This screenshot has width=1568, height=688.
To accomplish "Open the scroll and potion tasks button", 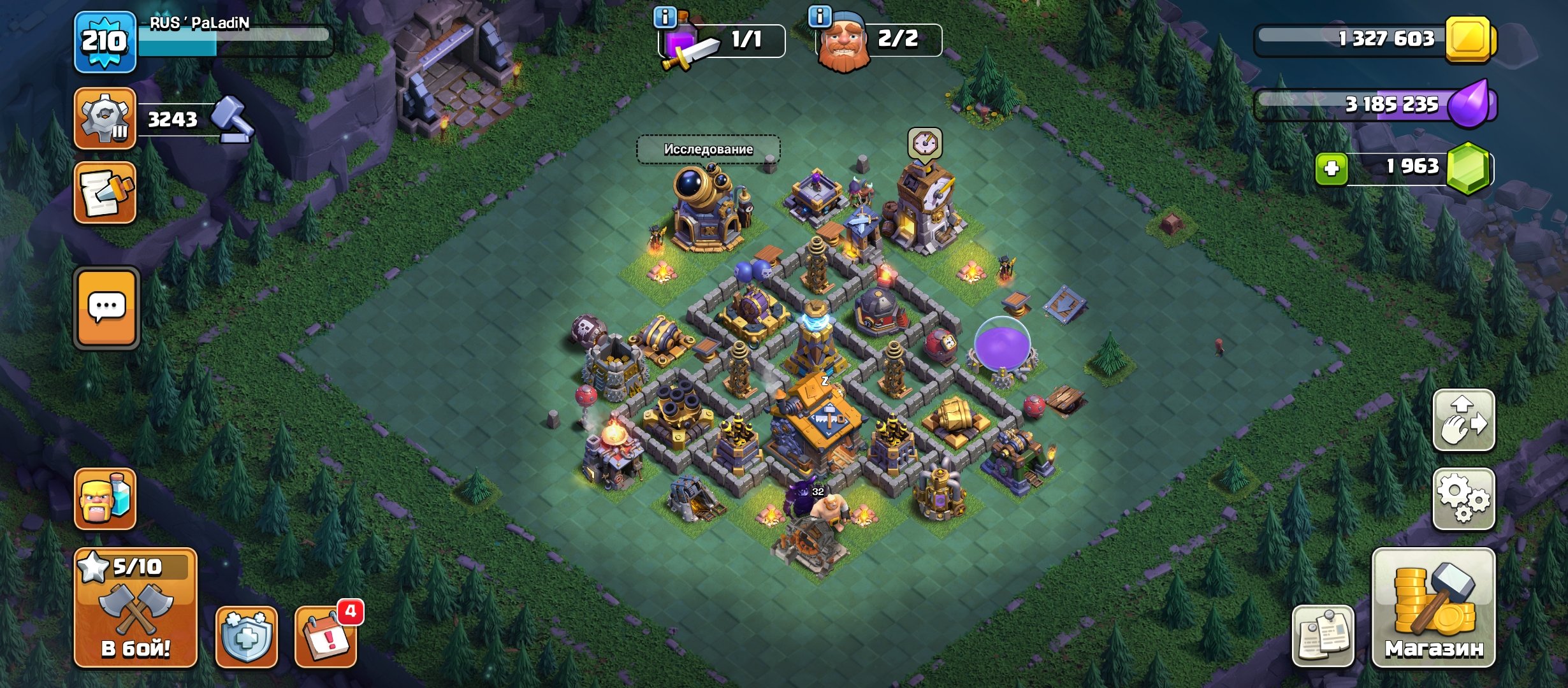I will 105,193.
